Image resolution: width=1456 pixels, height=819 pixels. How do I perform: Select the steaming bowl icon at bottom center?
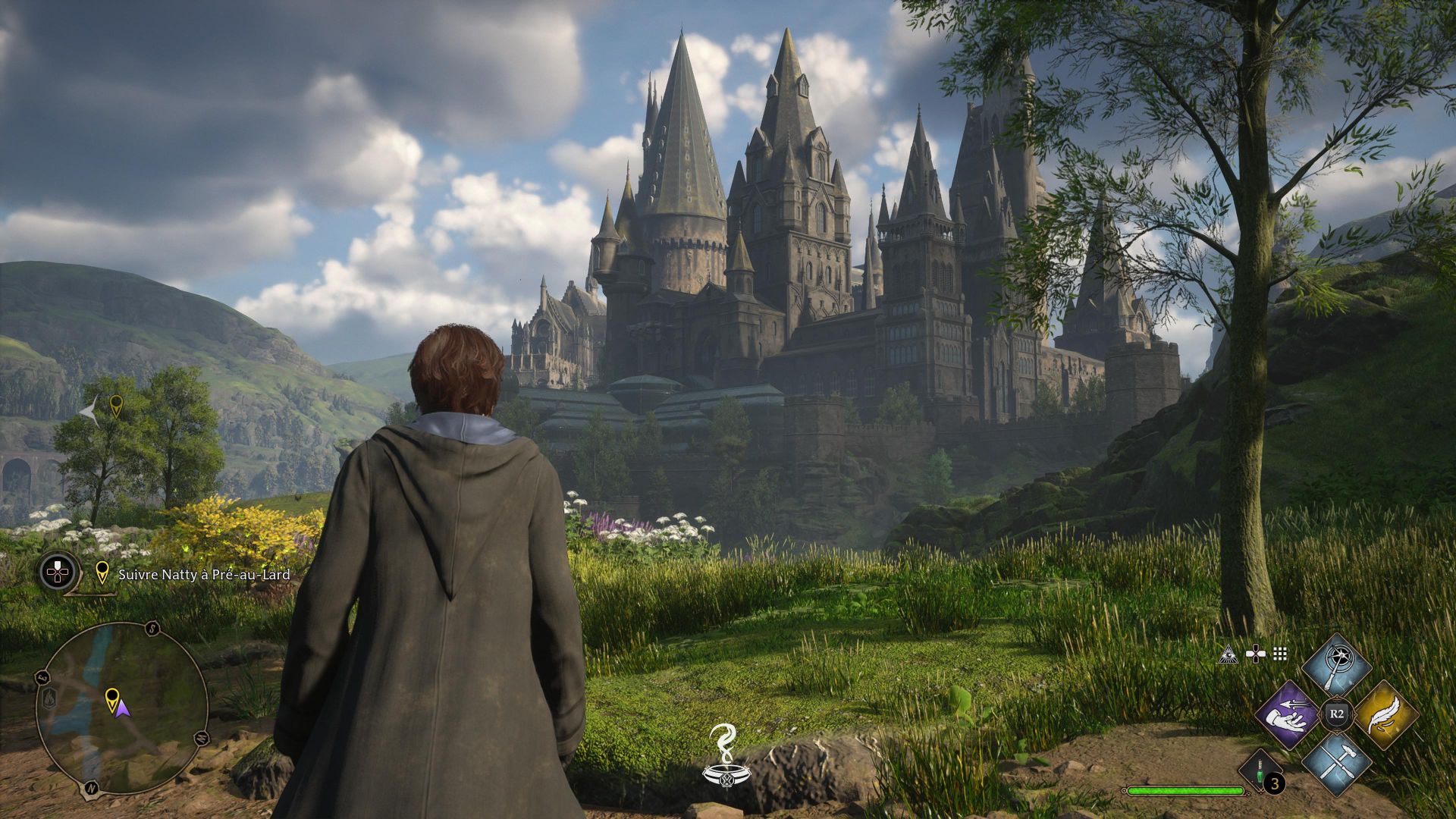[722, 755]
